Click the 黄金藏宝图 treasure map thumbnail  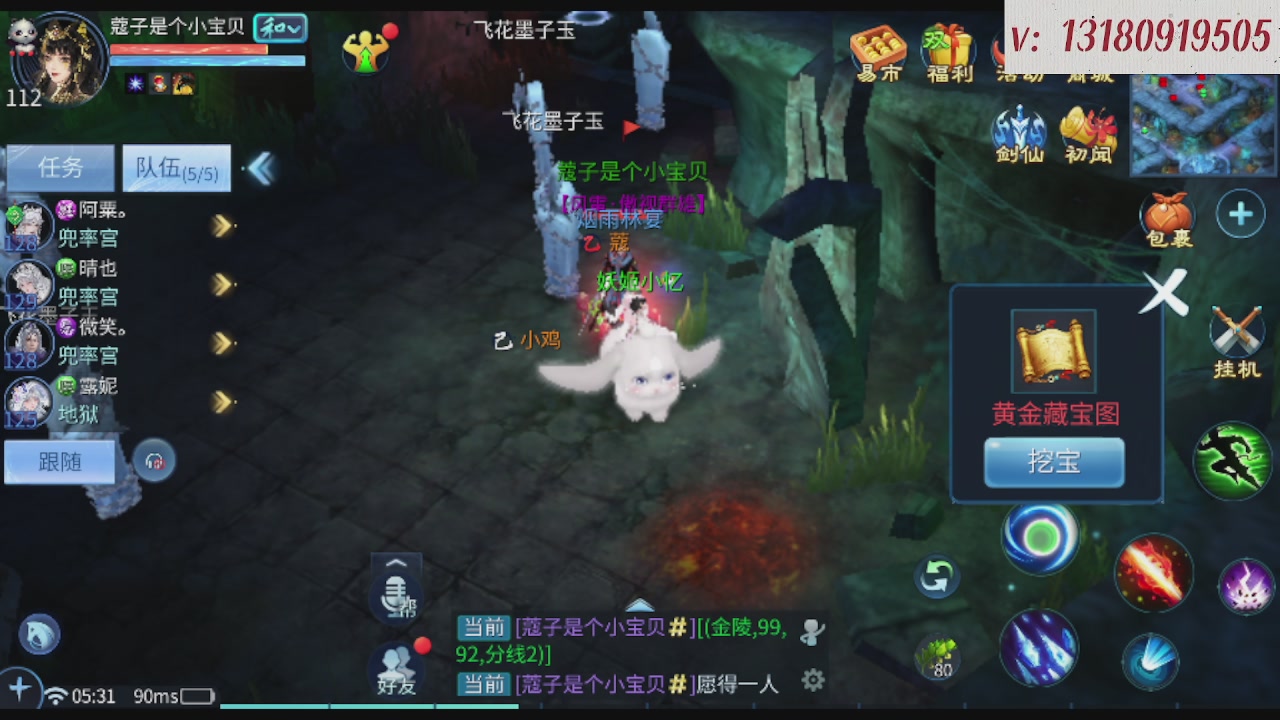[1053, 352]
